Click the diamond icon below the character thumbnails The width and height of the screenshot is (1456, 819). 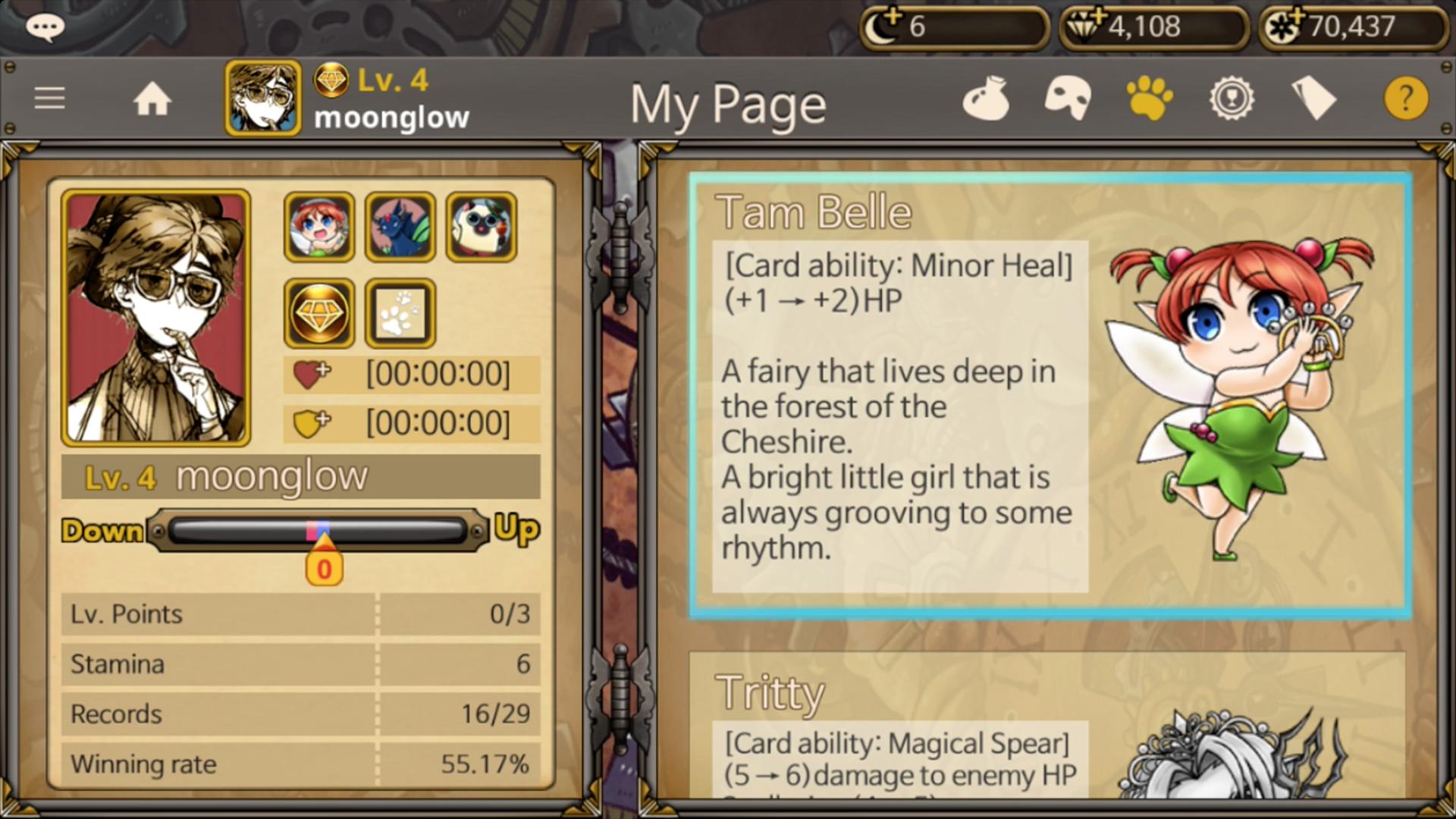tap(318, 312)
